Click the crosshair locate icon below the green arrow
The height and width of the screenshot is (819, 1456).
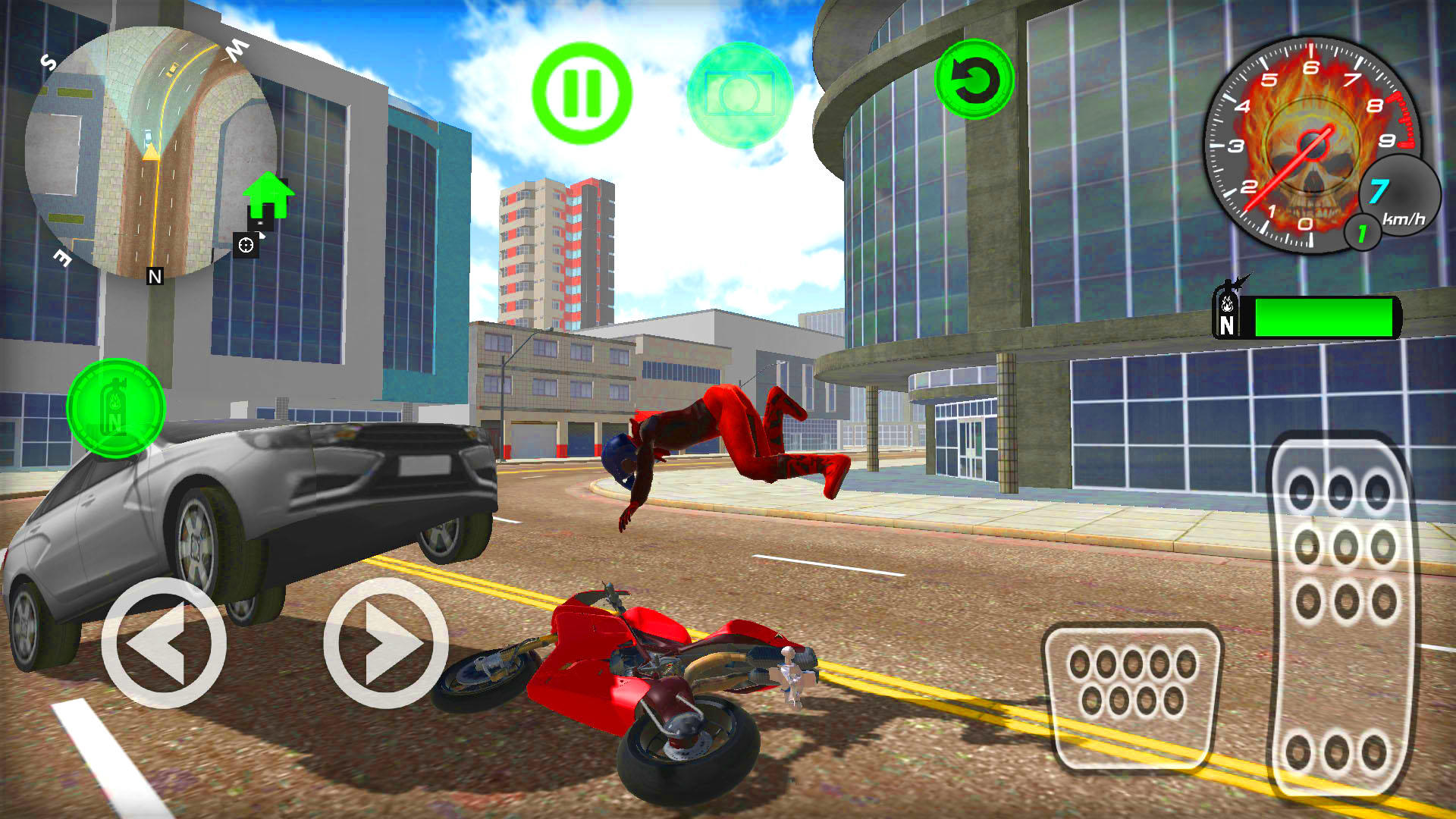tap(246, 244)
